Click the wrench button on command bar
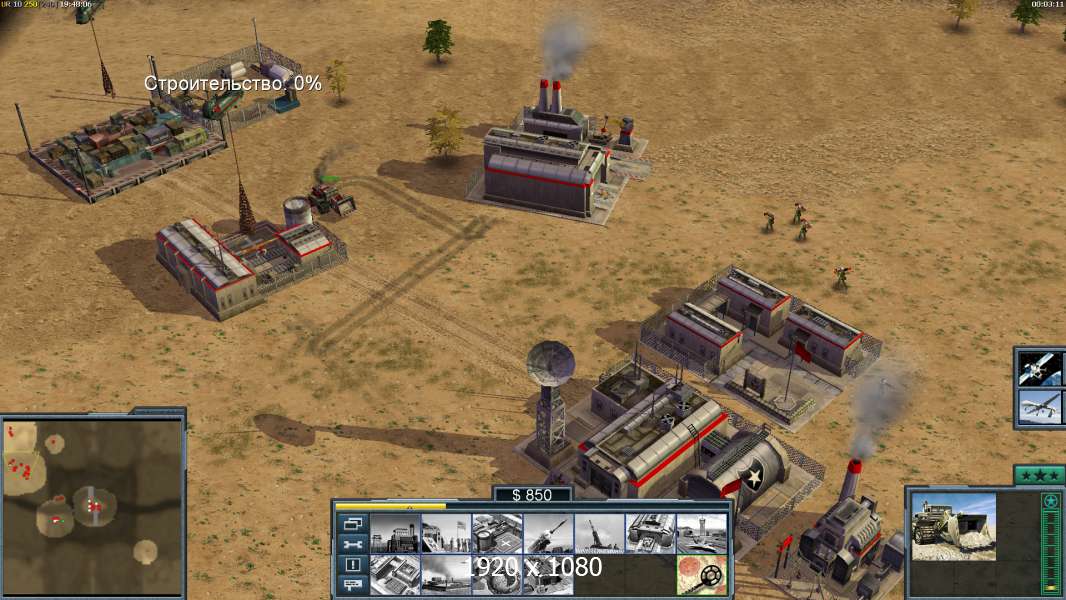The width and height of the screenshot is (1066, 600). click(x=353, y=544)
